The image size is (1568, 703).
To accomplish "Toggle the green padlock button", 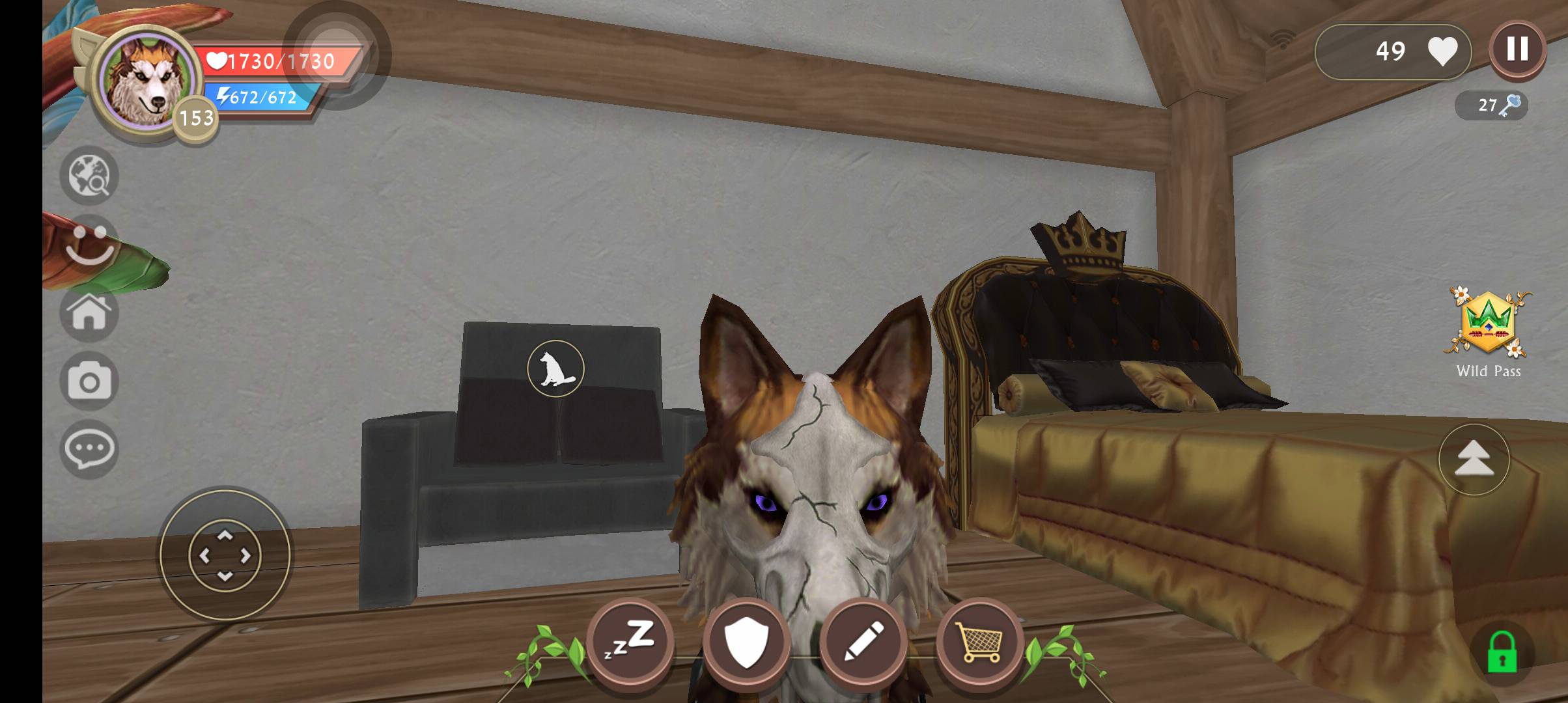I will coord(1502,654).
